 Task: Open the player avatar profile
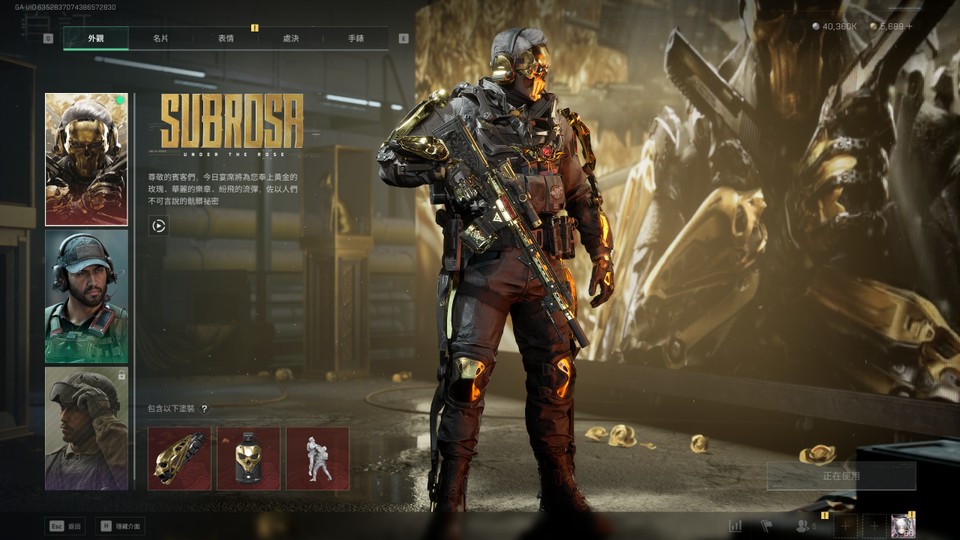tap(903, 526)
